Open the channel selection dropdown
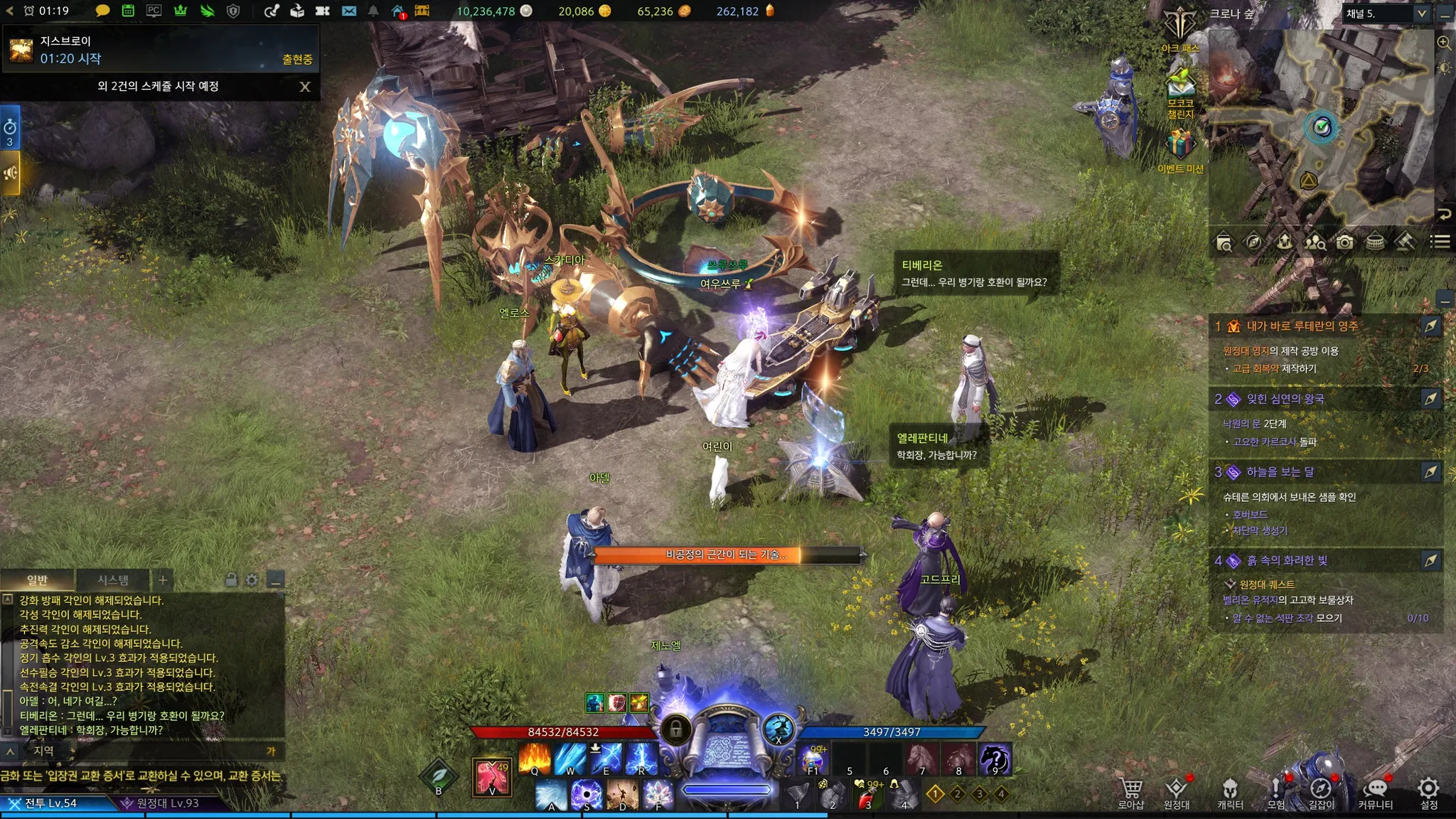The height and width of the screenshot is (819, 1456). pos(1421,14)
